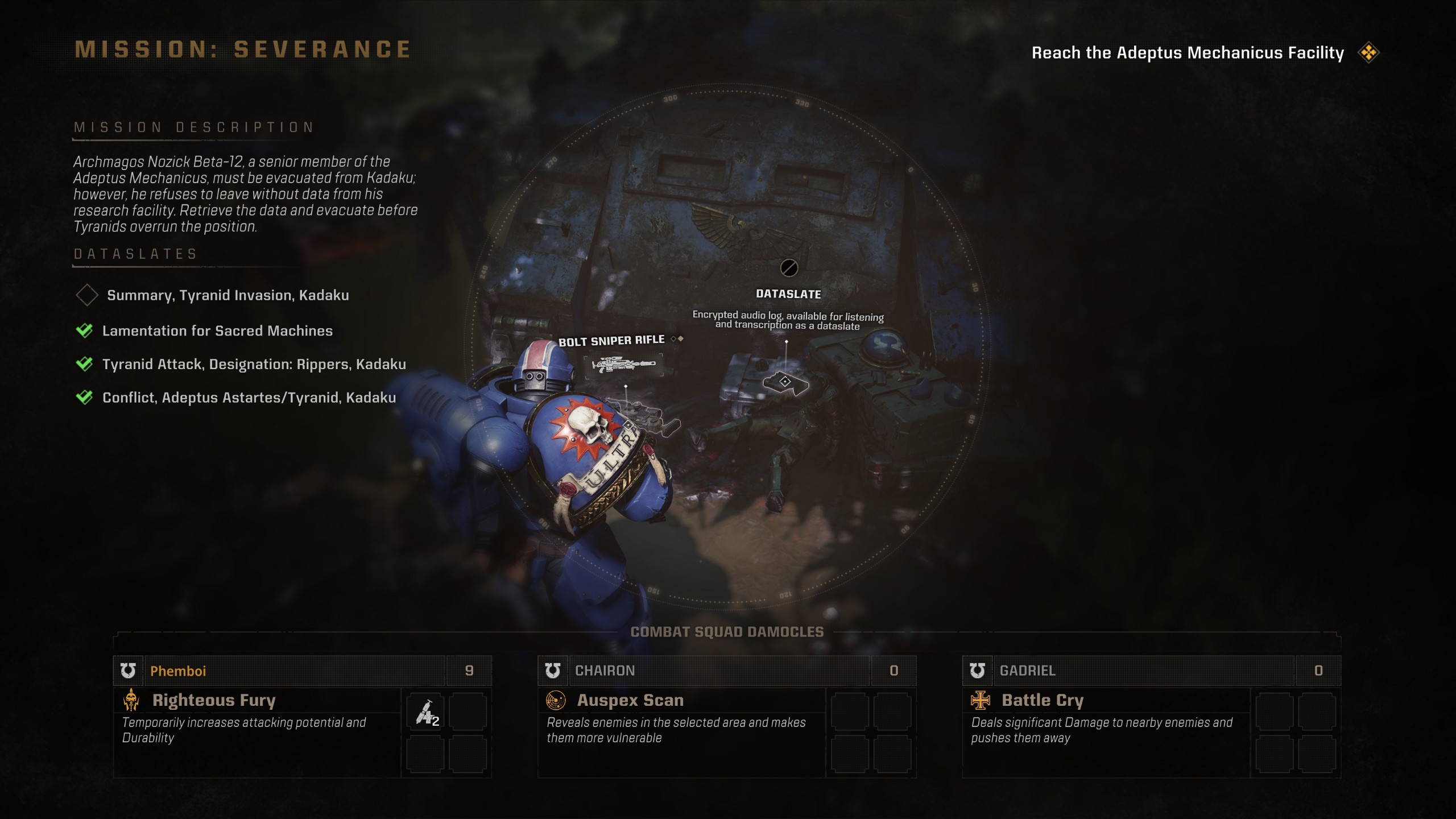Image resolution: width=1456 pixels, height=819 pixels.
Task: Click the Bolt Sniper Rifle weapon marker
Action: tap(623, 363)
